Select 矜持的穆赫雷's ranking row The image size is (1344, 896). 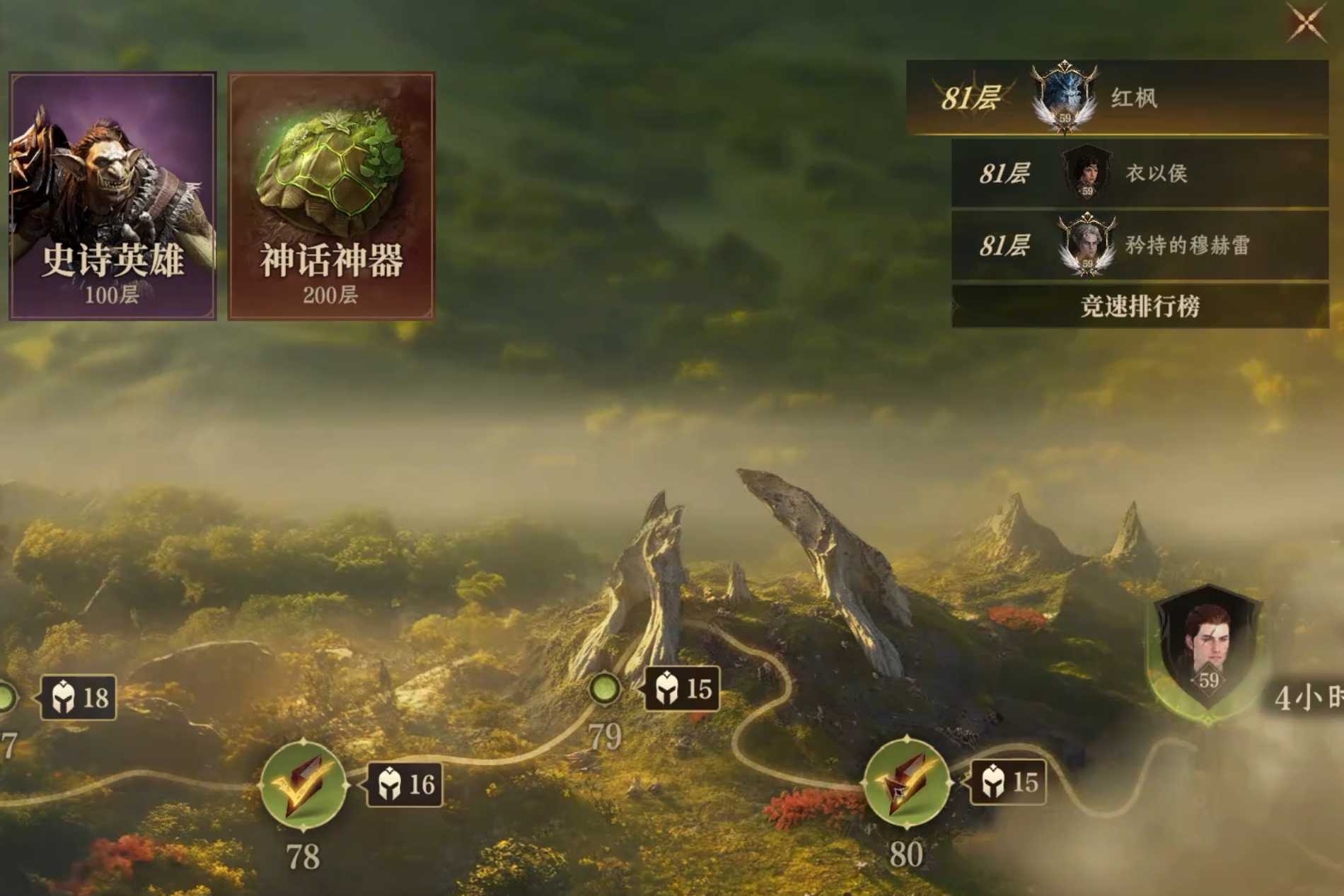1140,245
